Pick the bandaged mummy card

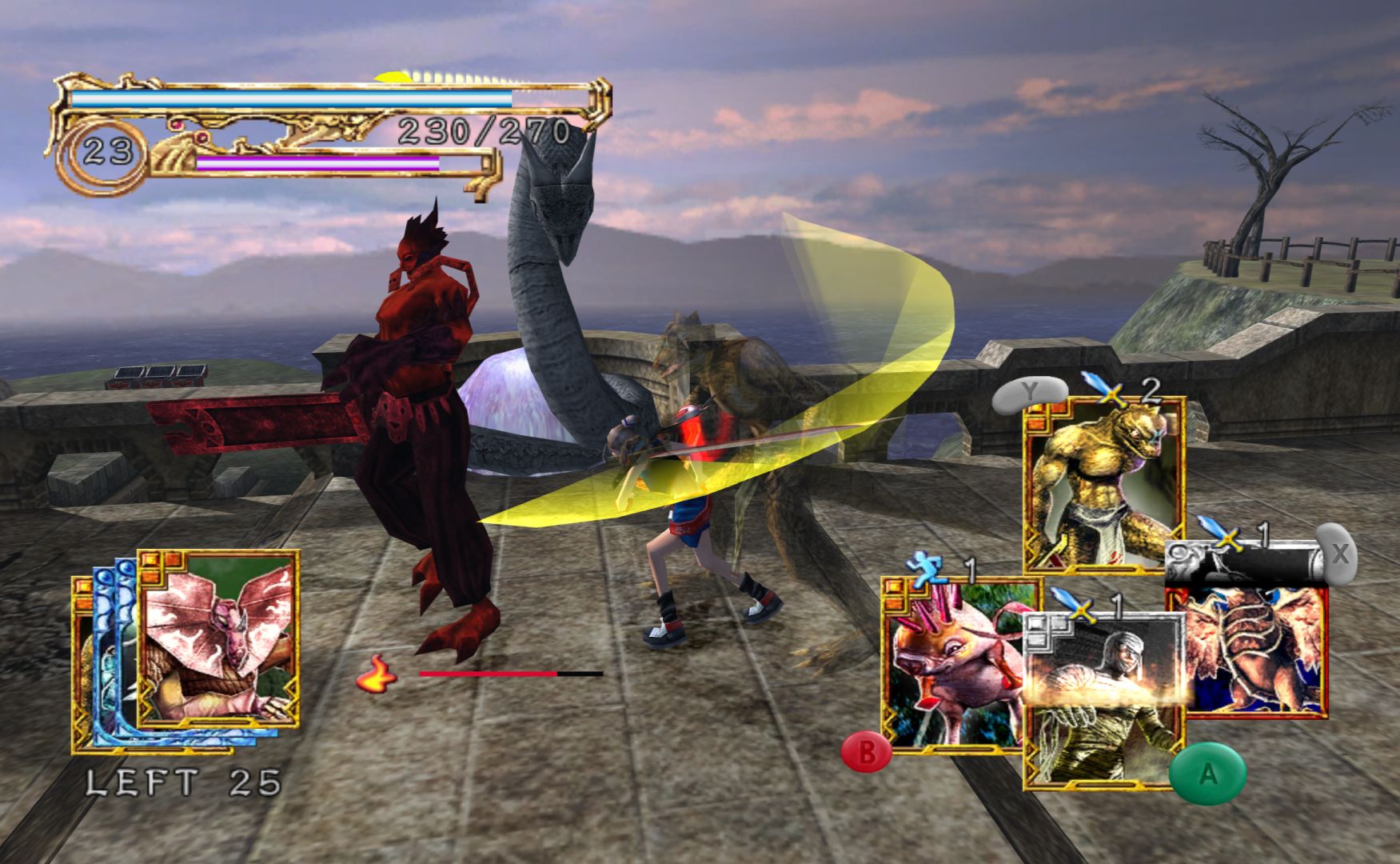(1102, 696)
